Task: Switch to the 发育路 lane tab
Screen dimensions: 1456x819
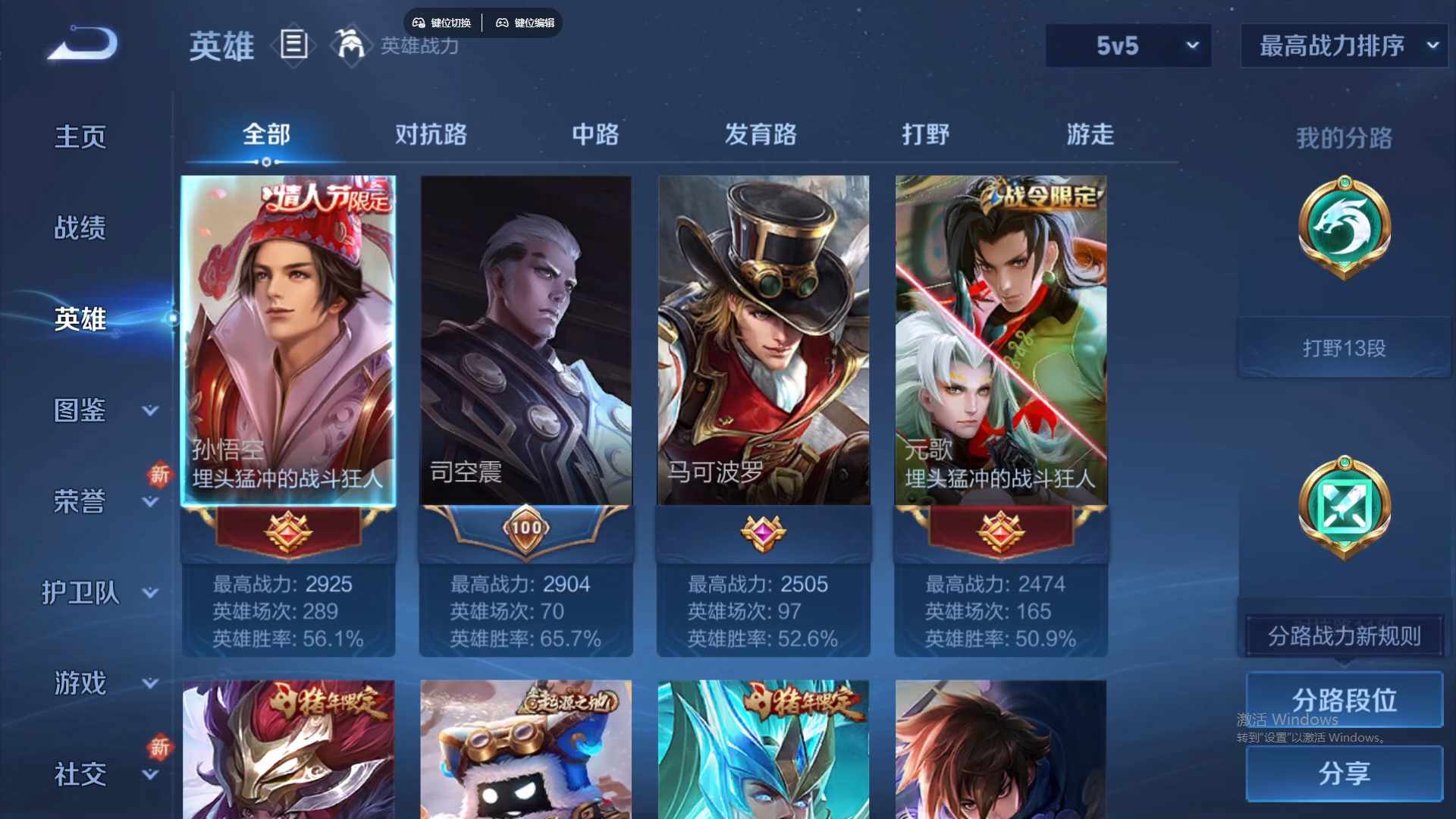Action: pos(762,135)
